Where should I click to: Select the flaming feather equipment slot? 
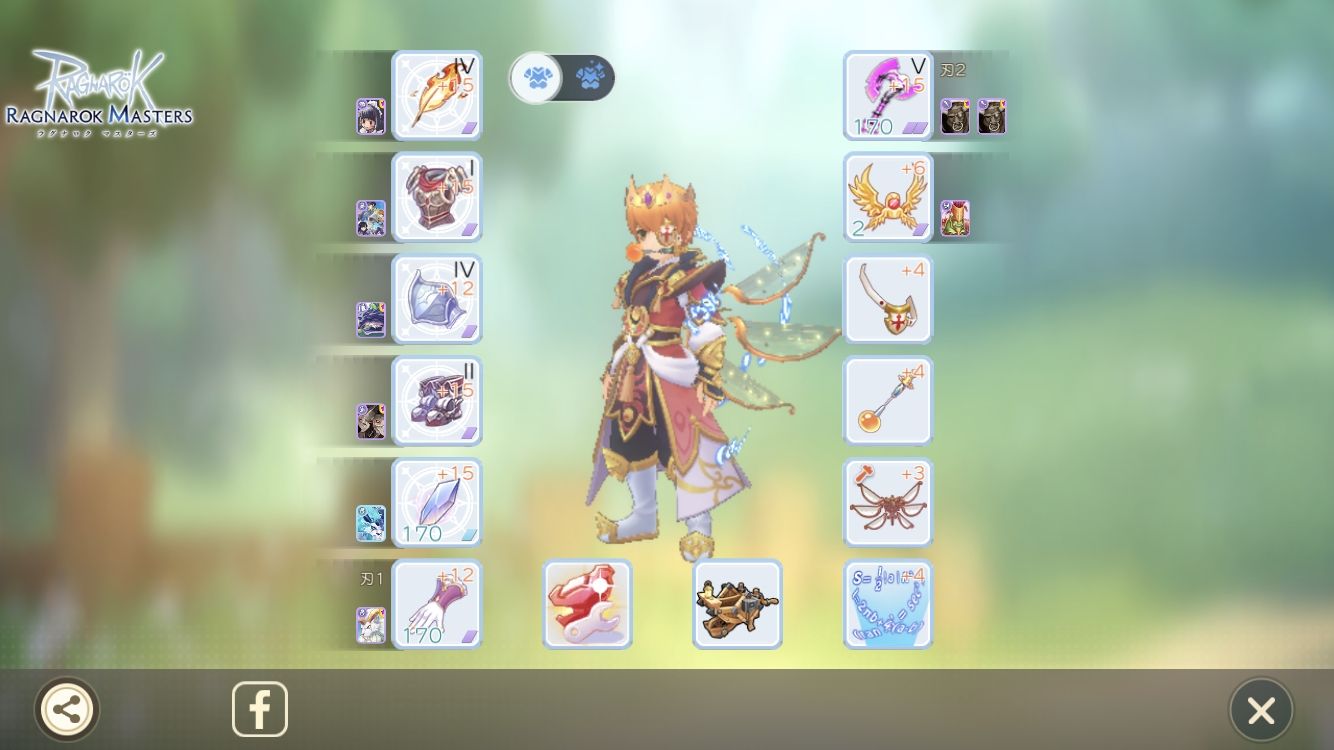[x=437, y=95]
